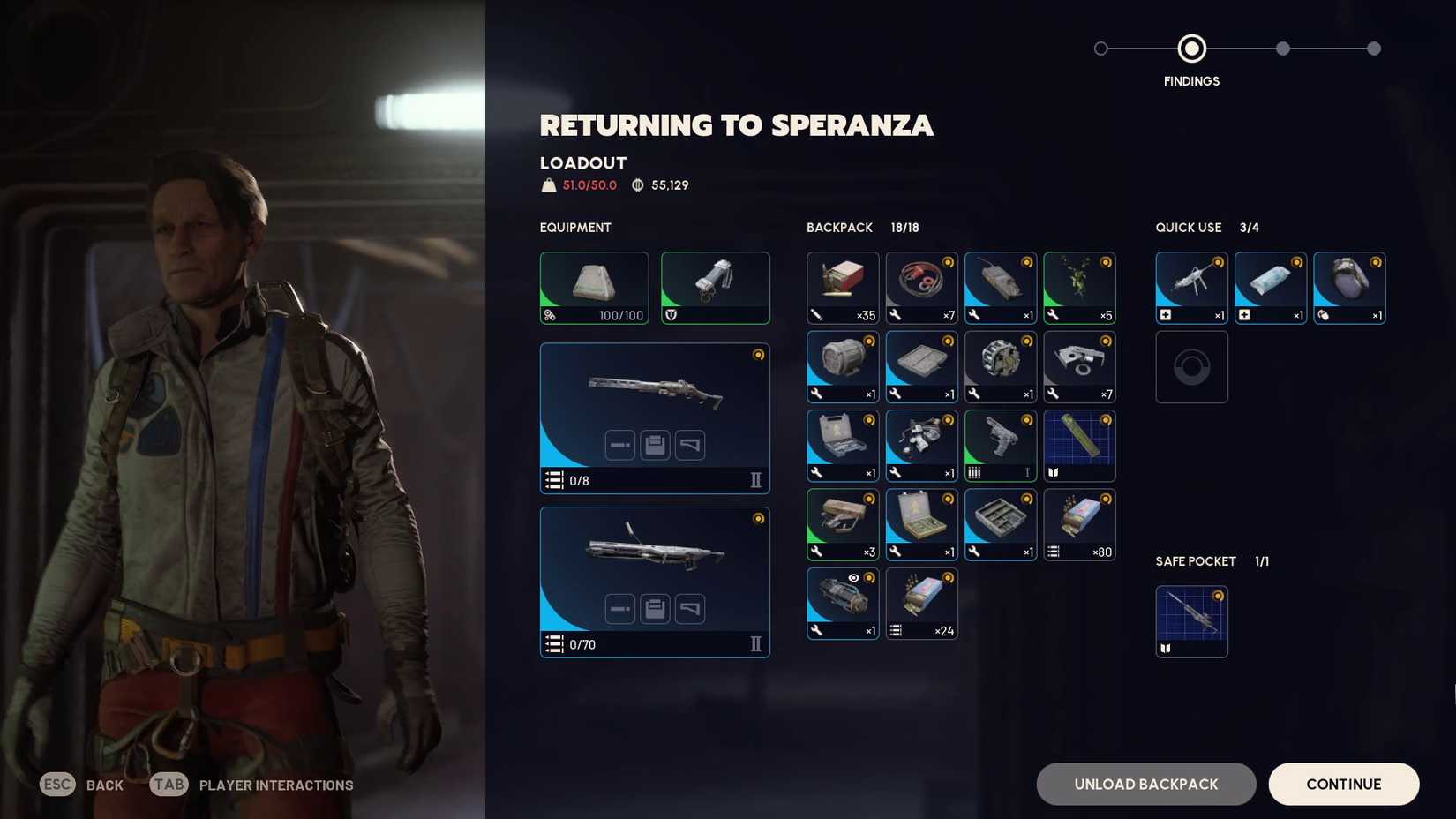This screenshot has width=1456, height=819.
Task: Open the magazine slot under the bottom rifle
Action: [655, 608]
